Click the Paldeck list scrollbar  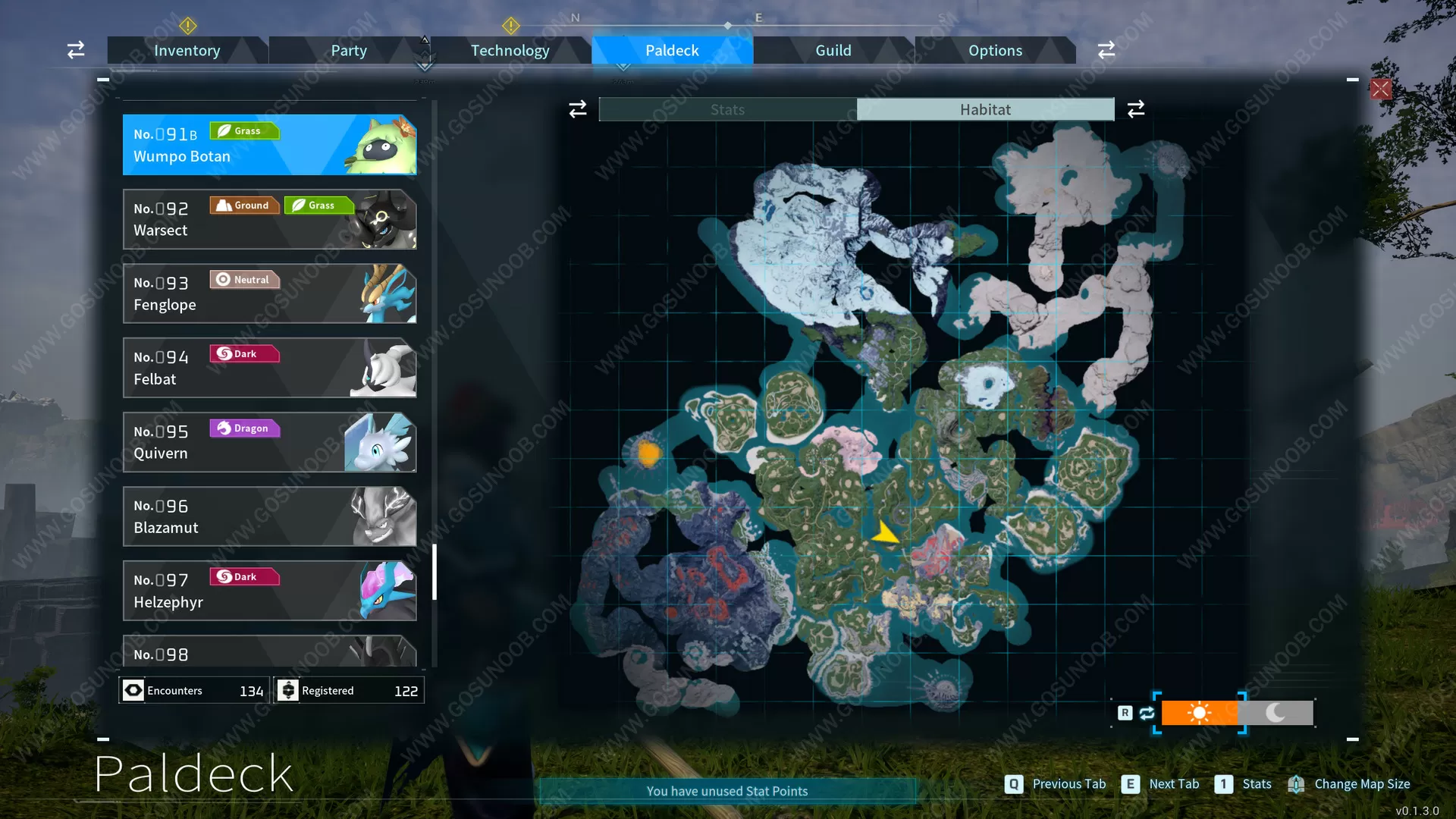point(435,572)
